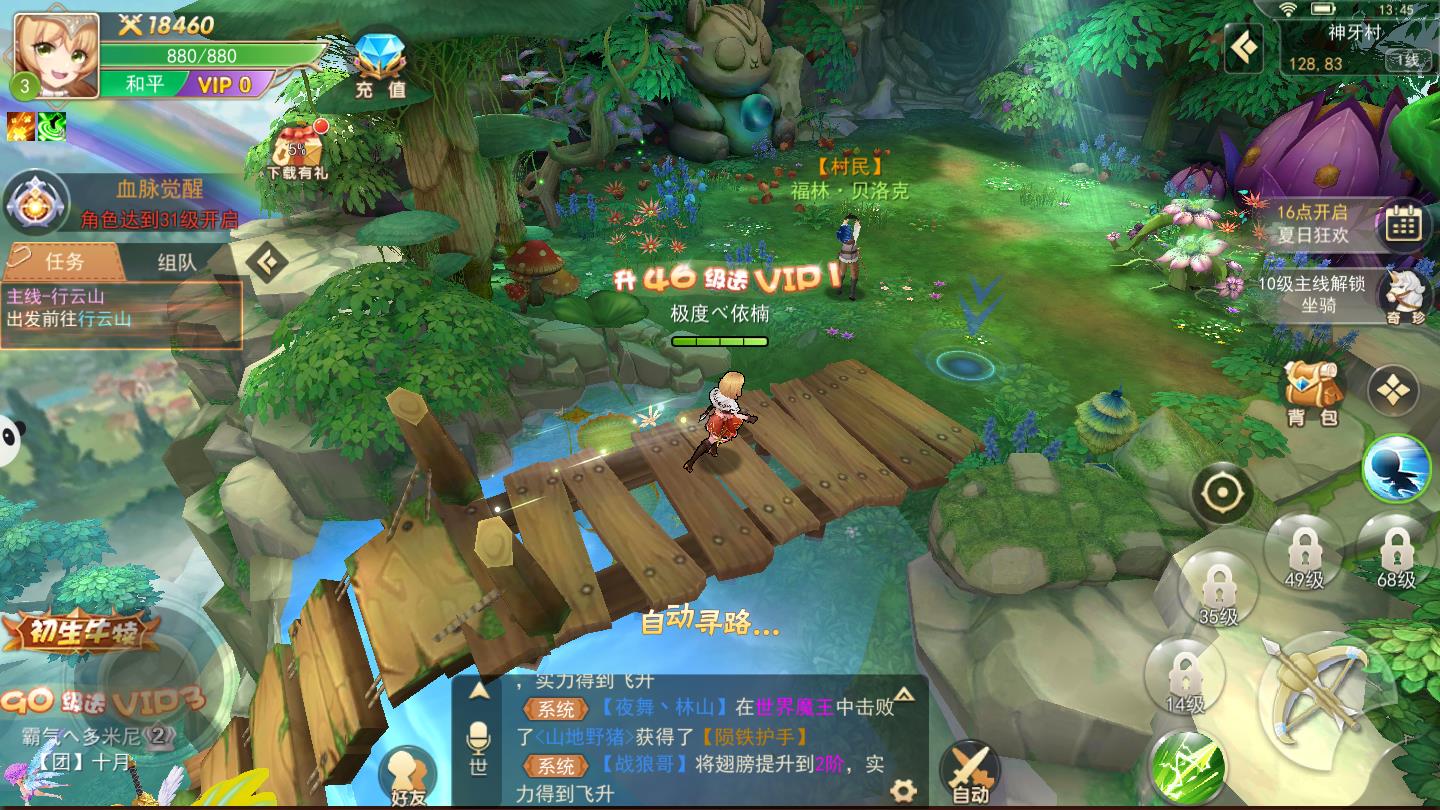This screenshot has width=1440, height=810.
Task: Open the 夏日狂欢 event calendar
Action: click(x=1402, y=225)
